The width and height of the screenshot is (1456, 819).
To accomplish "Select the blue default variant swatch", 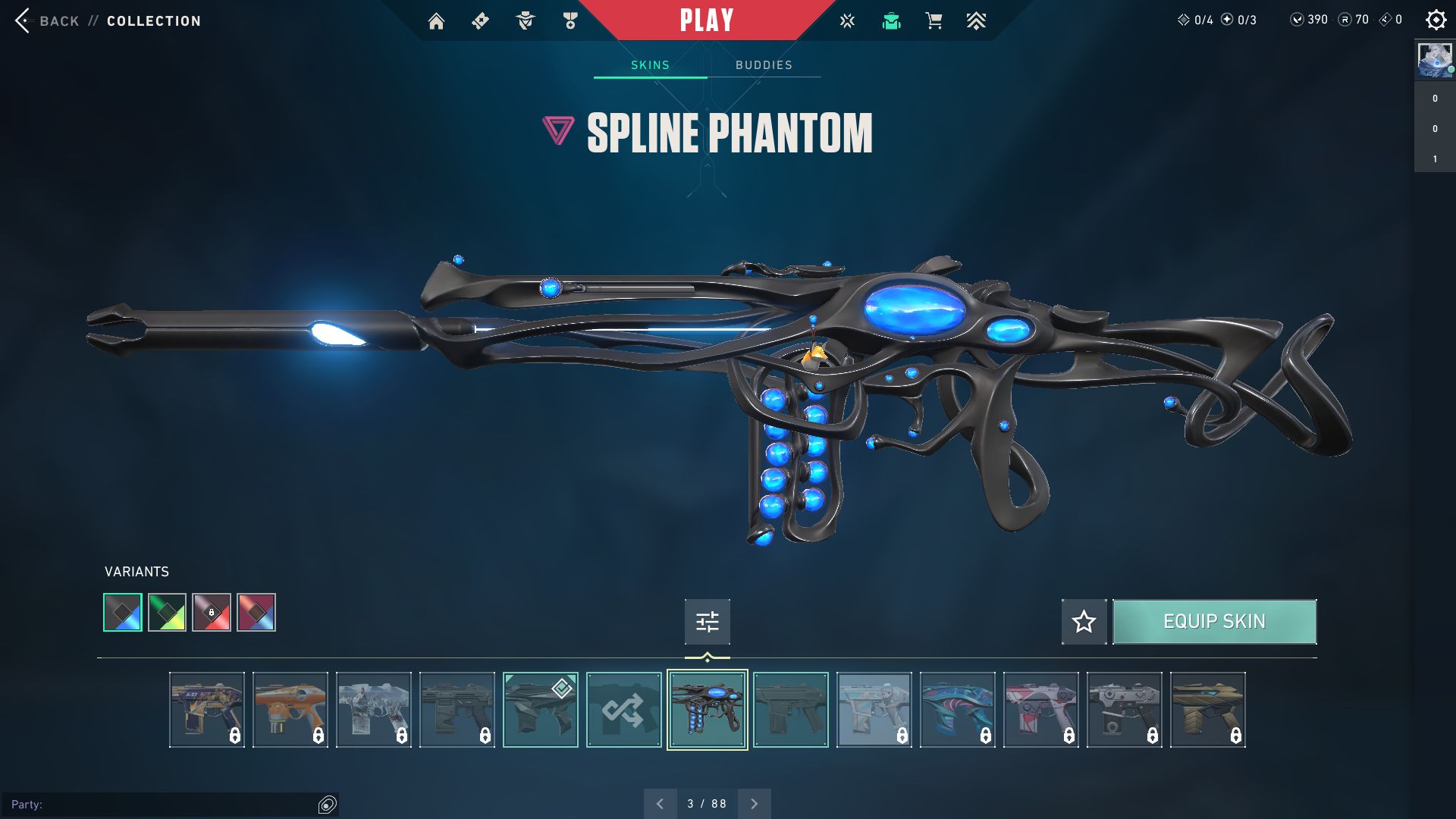I will 123,613.
